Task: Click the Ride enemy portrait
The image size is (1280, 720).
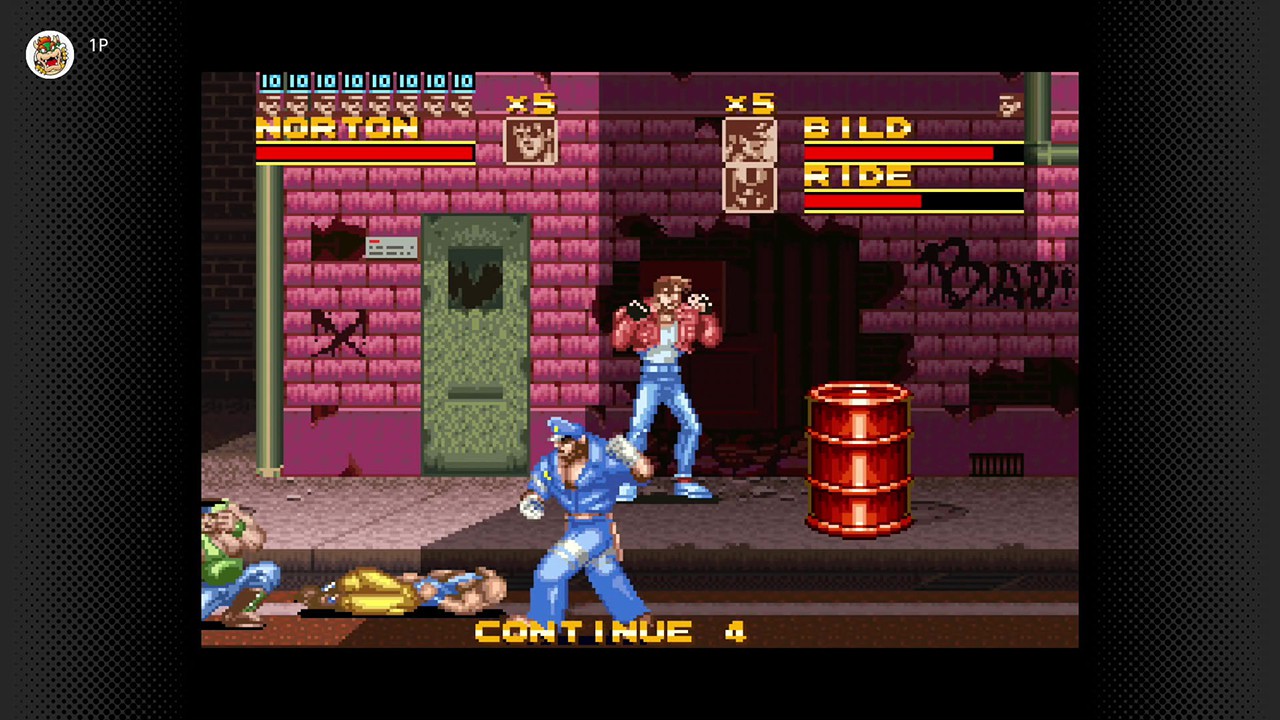Action: click(749, 188)
